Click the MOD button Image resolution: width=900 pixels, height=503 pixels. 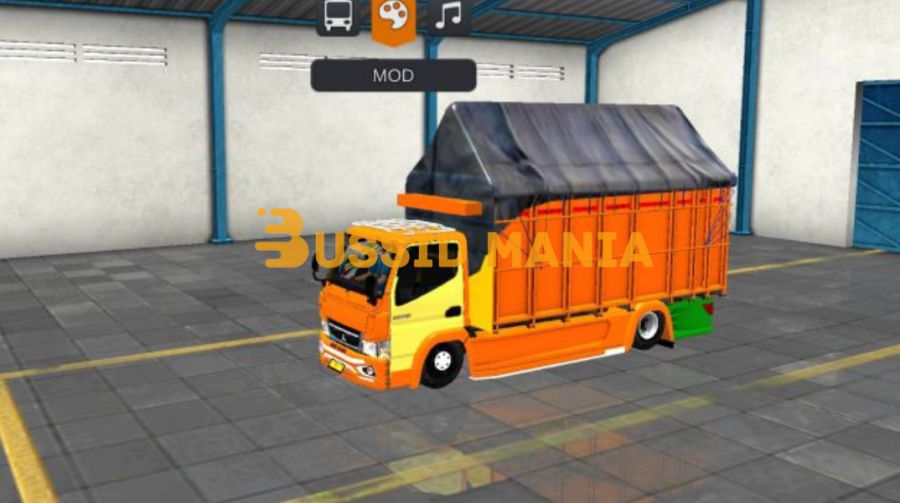coord(393,76)
